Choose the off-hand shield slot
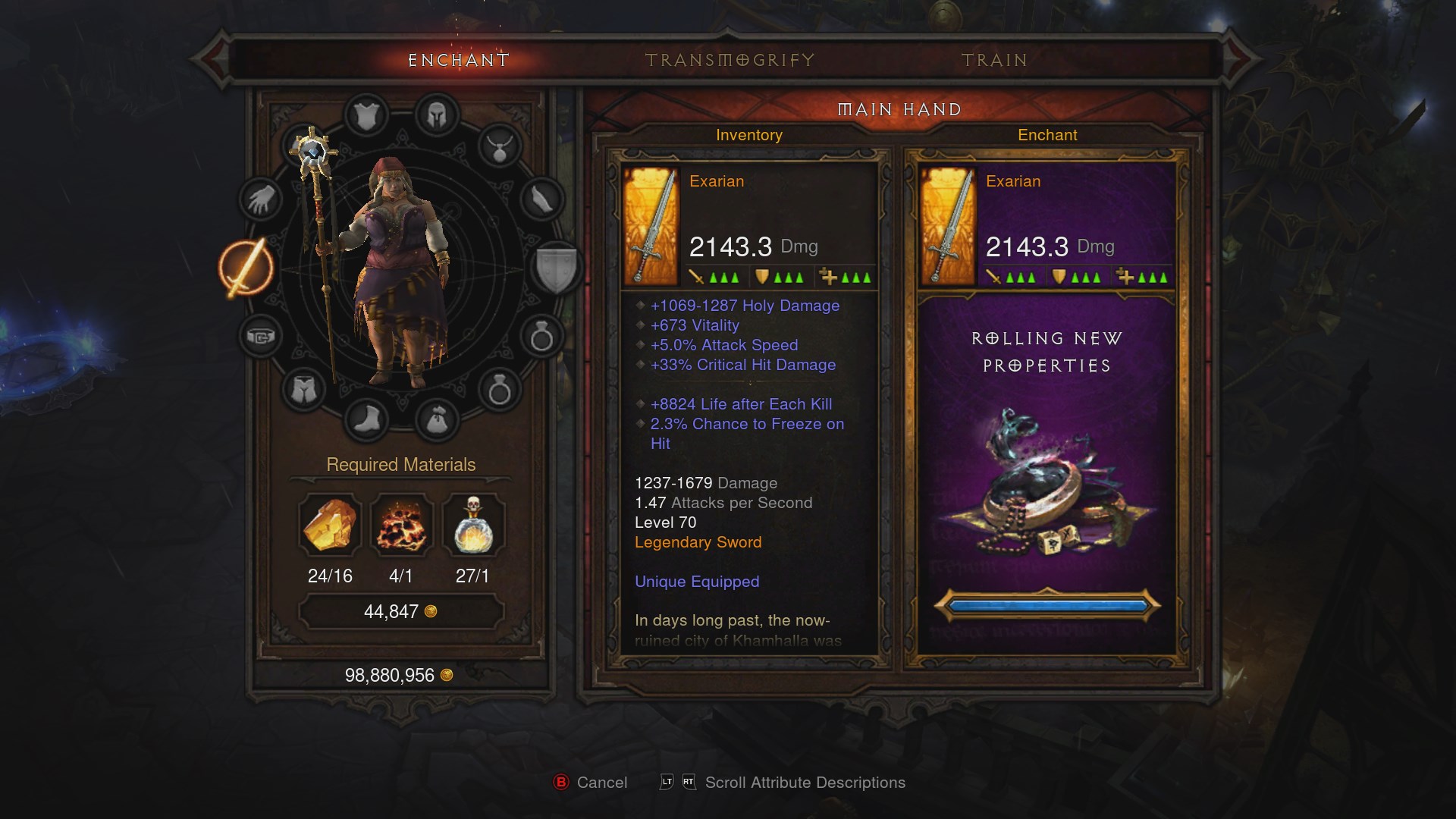1456x819 pixels. 556,268
